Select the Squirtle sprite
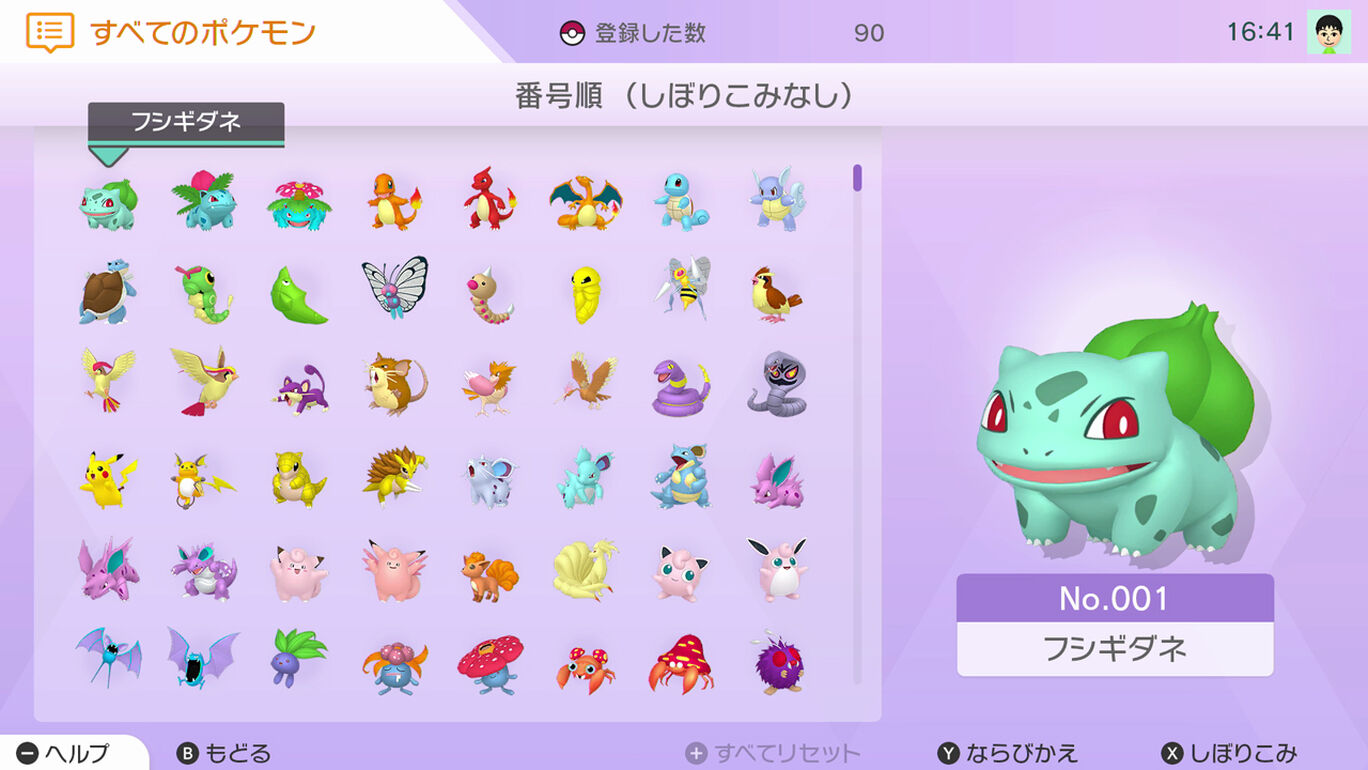The width and height of the screenshot is (1368, 770). coord(680,200)
